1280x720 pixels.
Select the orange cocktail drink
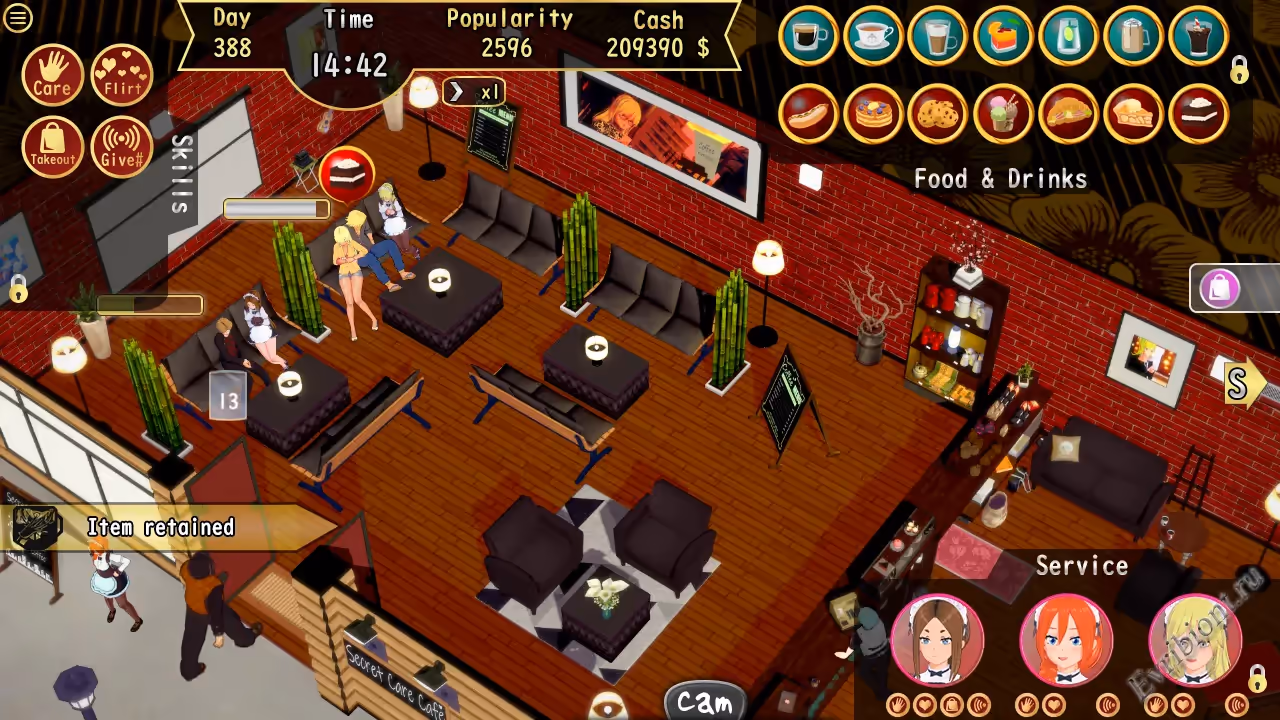click(1003, 37)
